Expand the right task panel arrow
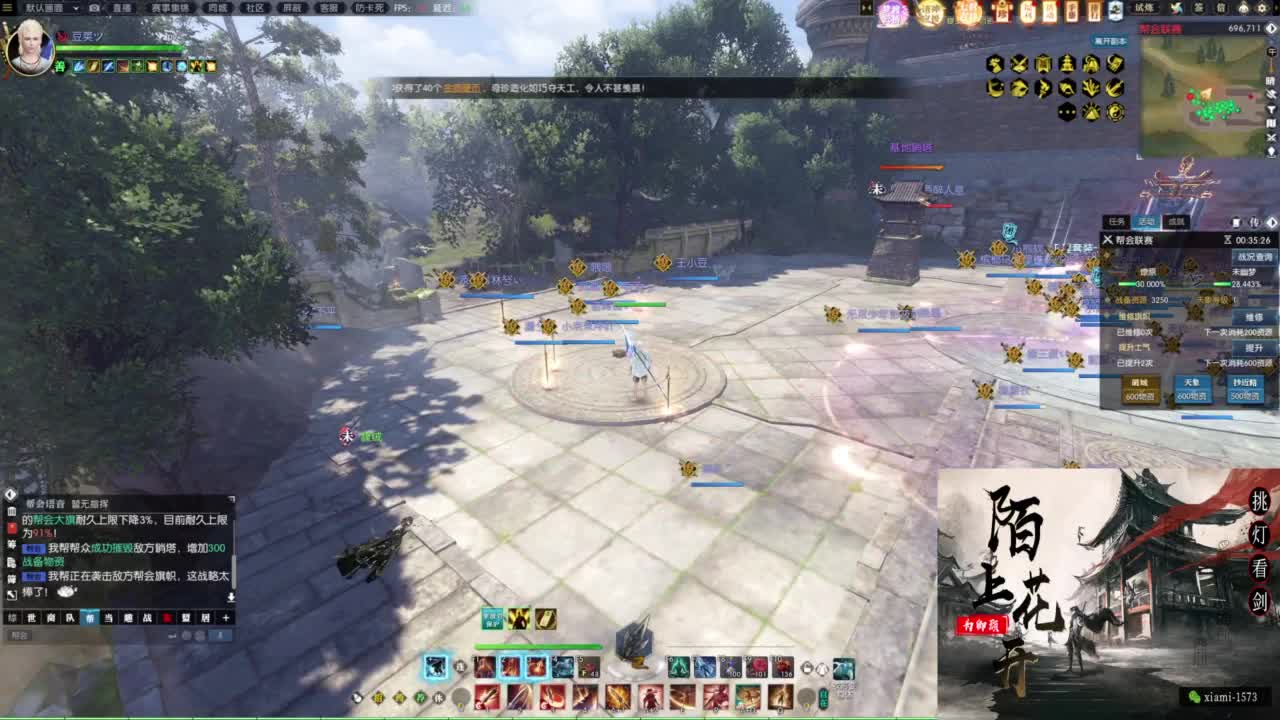This screenshot has height=720, width=1280. click(x=1272, y=223)
